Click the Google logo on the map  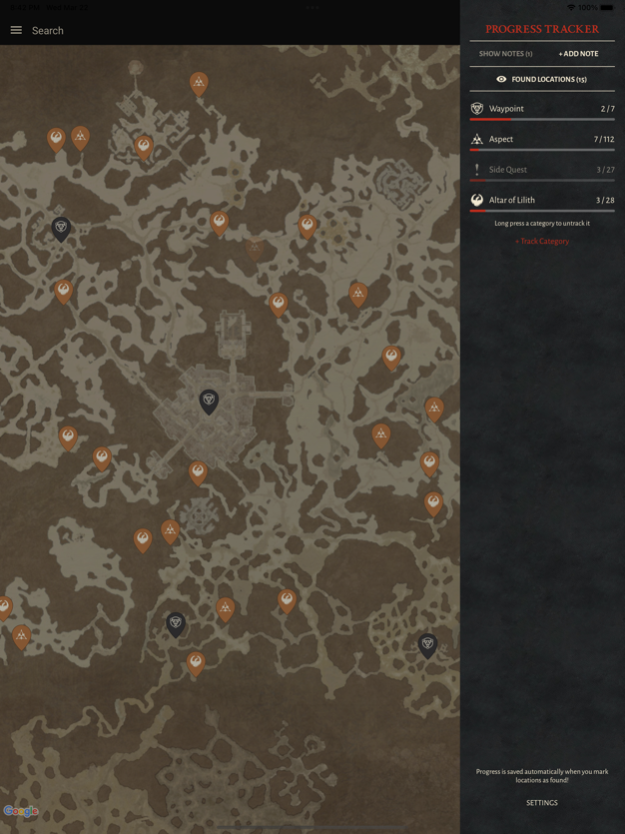21,811
